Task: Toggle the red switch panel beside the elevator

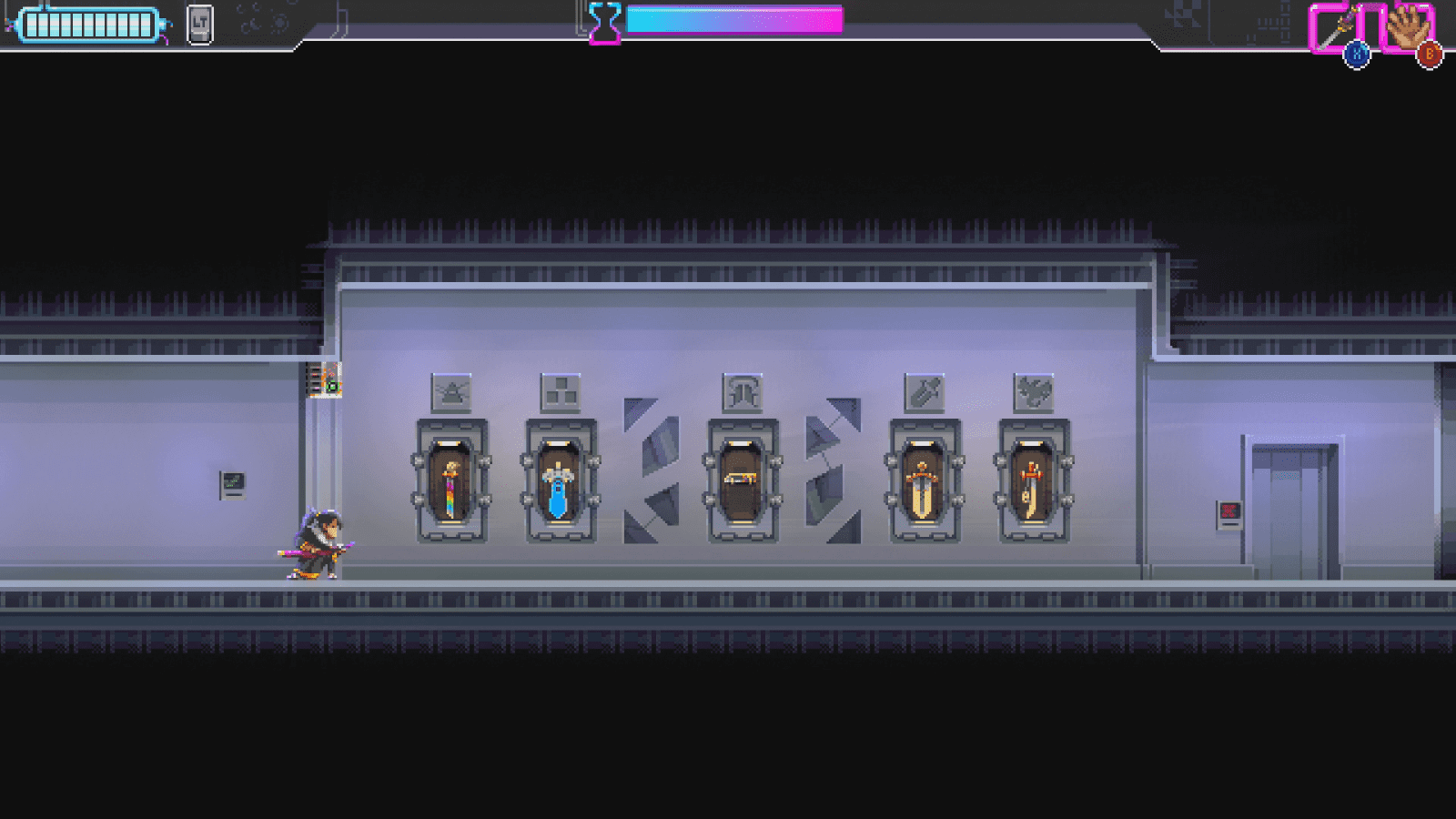Action: point(1230,515)
